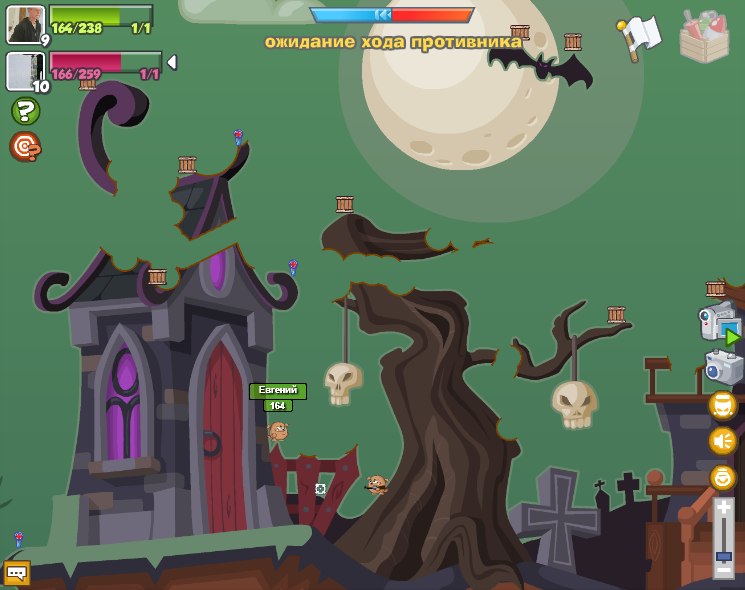Select the level 9 player avatar
Screen dimensions: 745x590
click(25, 24)
